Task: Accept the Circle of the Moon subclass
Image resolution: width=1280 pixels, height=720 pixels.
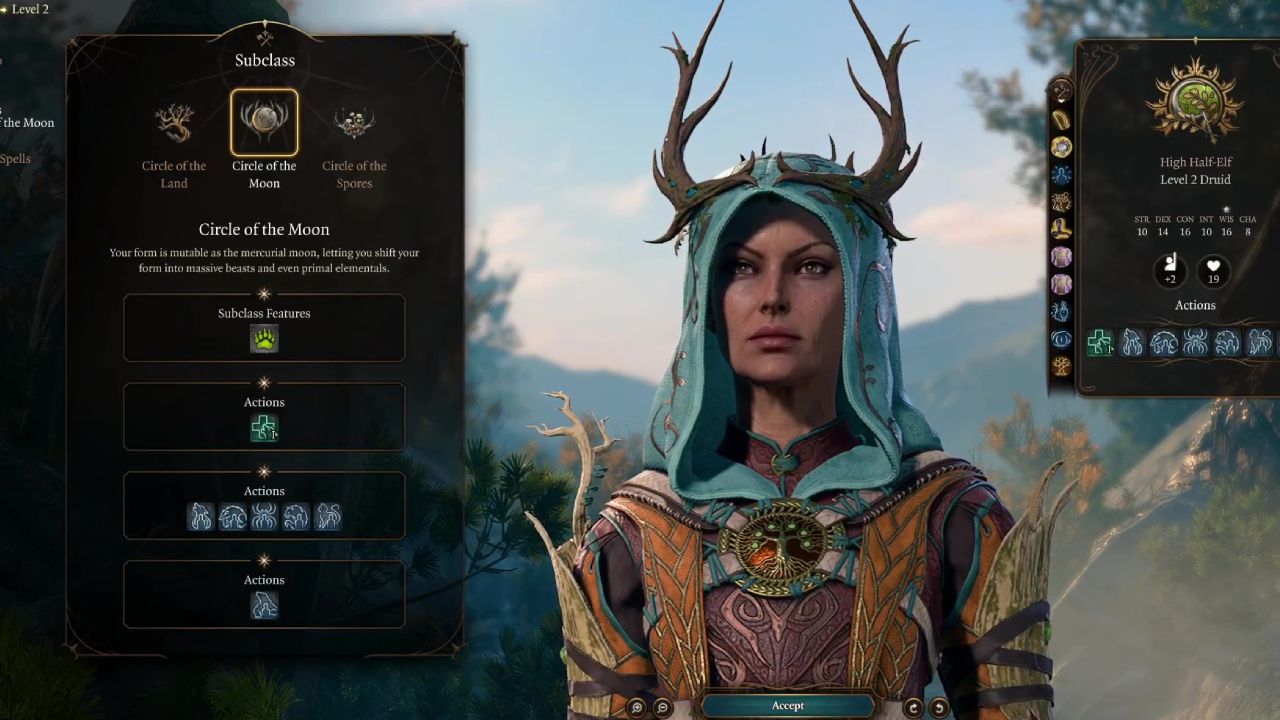Action: click(x=787, y=706)
